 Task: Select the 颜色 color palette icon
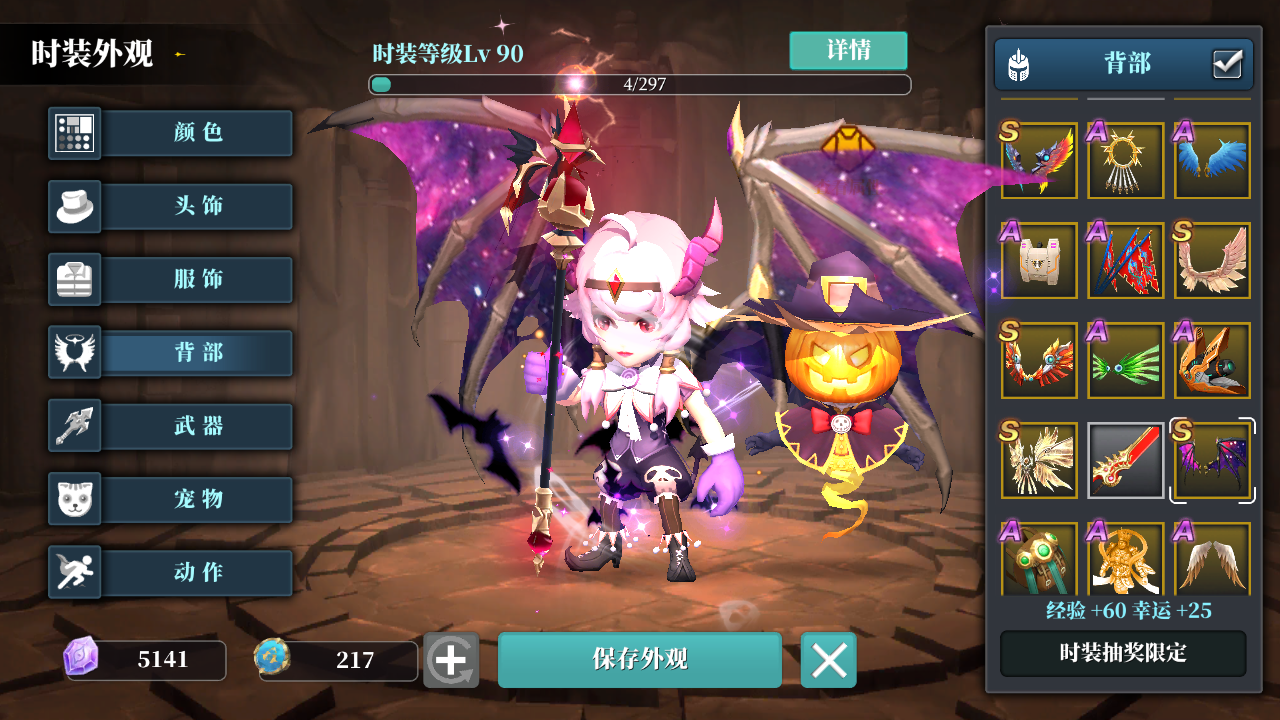74,133
